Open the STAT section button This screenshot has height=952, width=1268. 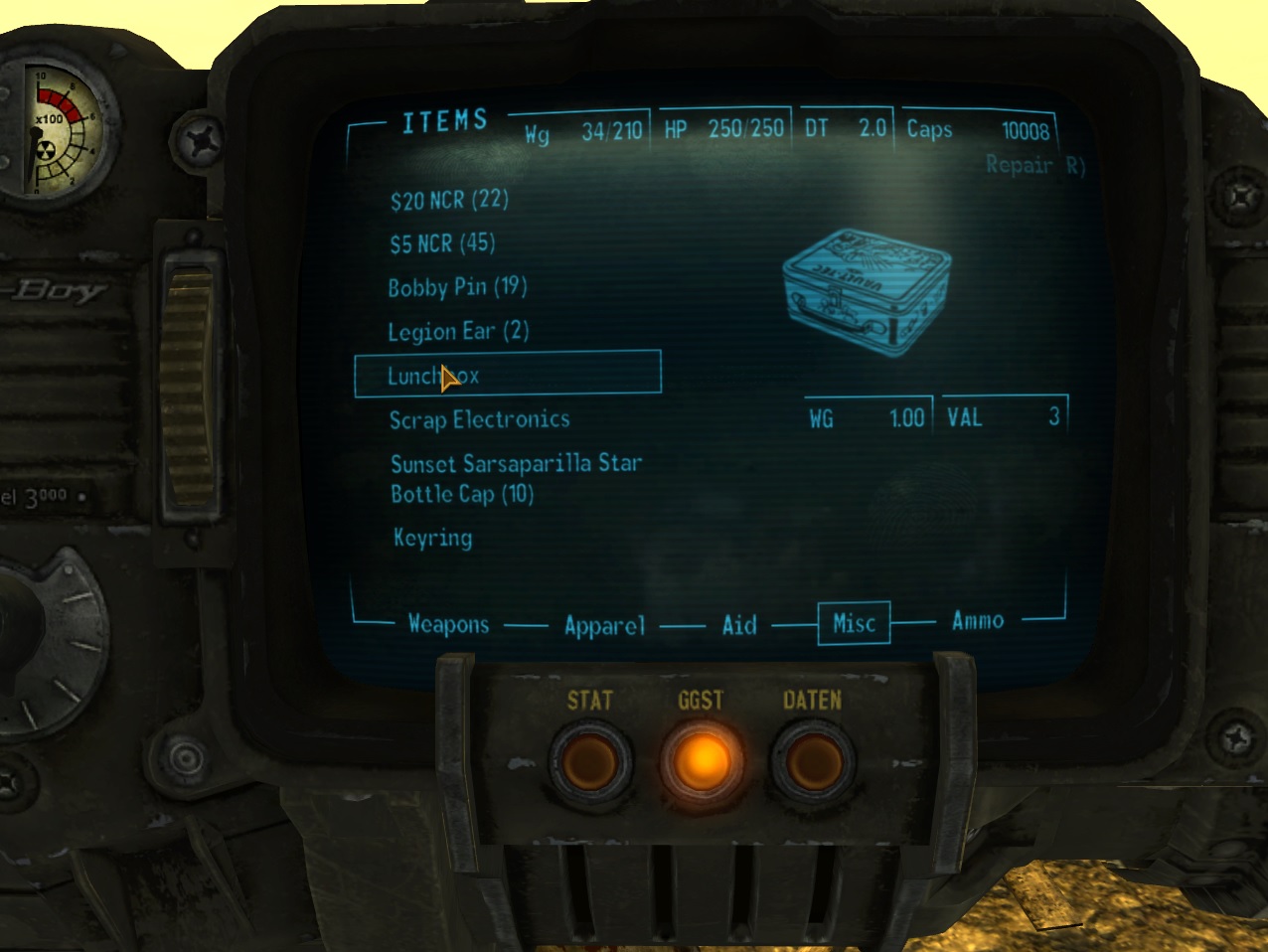(x=590, y=762)
